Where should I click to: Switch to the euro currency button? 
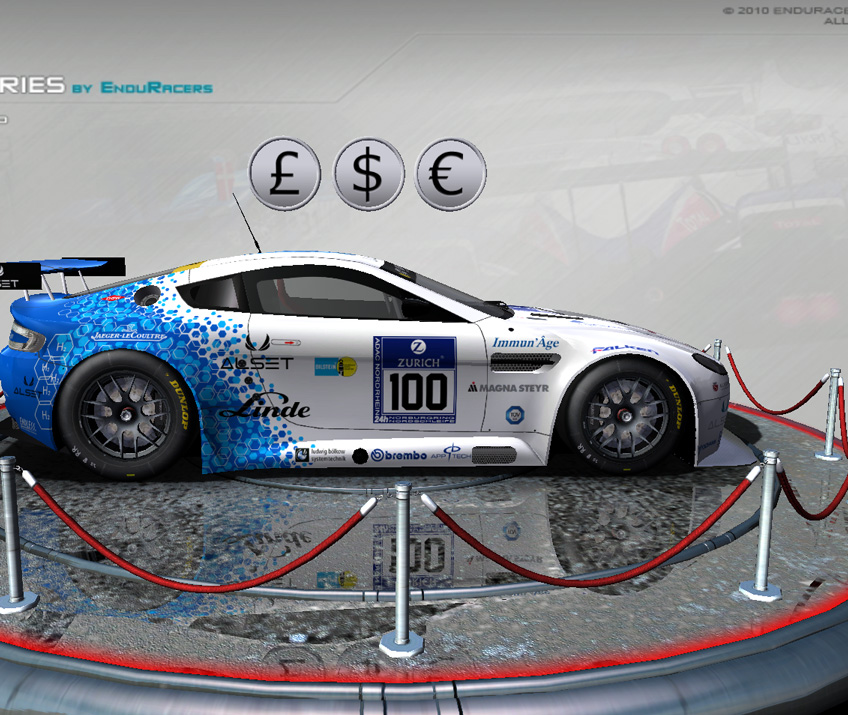[450, 174]
